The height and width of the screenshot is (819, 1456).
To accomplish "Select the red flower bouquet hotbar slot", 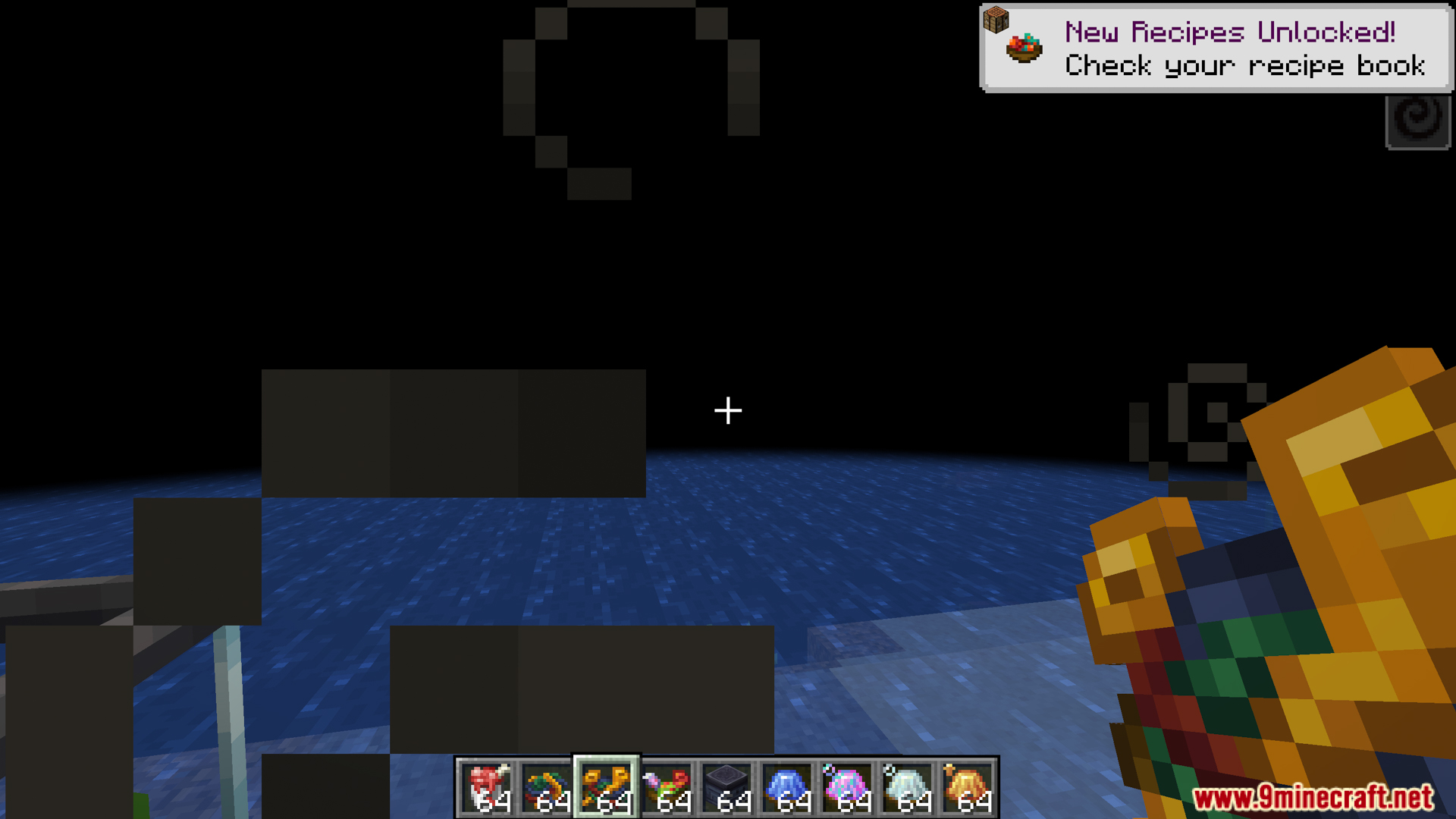I will pos(667,787).
